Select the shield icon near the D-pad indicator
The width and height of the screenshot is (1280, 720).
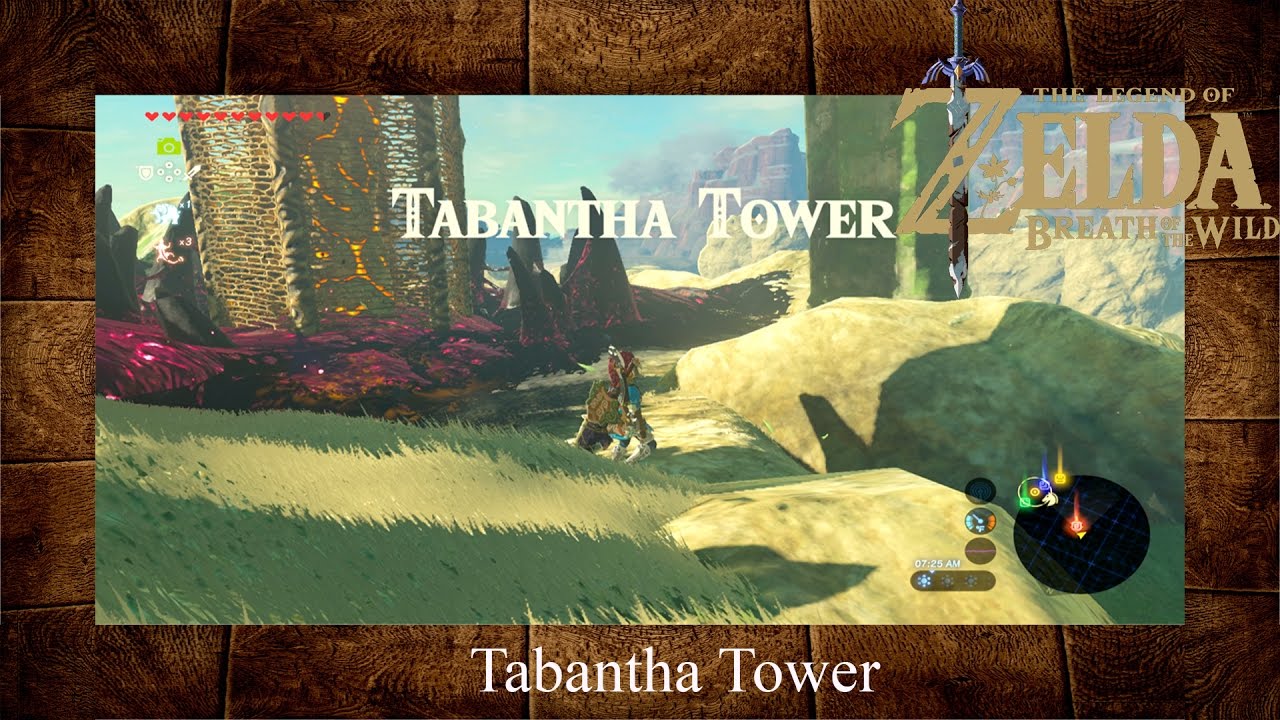[x=145, y=173]
